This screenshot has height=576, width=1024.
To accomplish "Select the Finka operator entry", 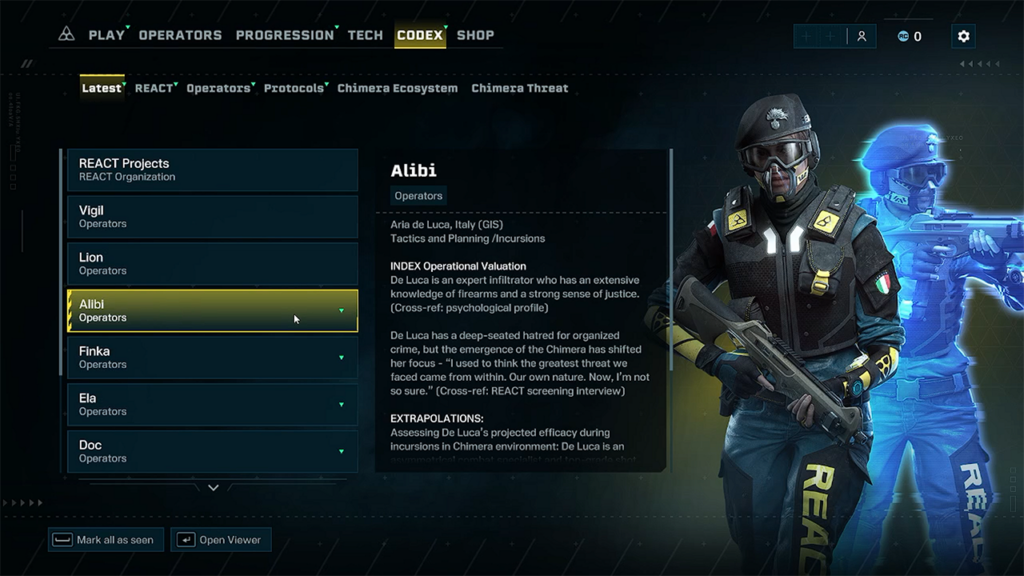I will click(212, 358).
